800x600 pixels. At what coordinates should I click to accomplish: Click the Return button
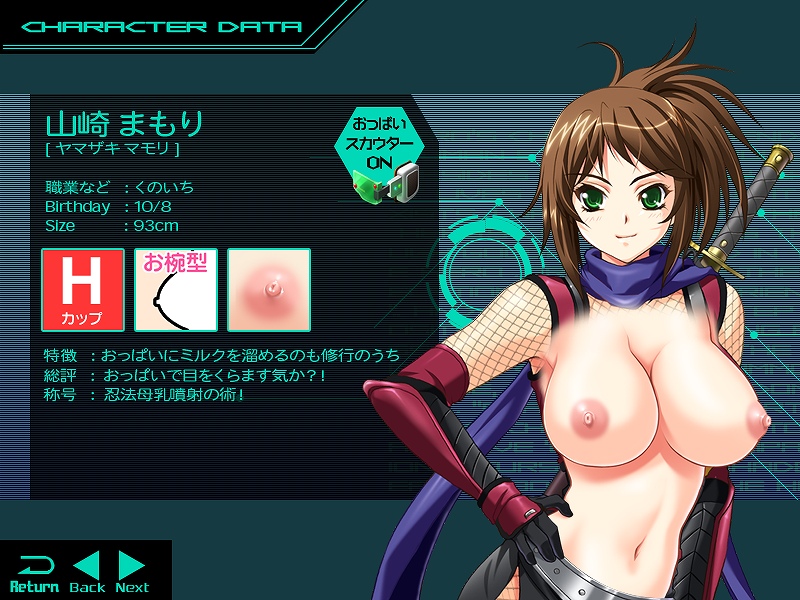point(34,573)
